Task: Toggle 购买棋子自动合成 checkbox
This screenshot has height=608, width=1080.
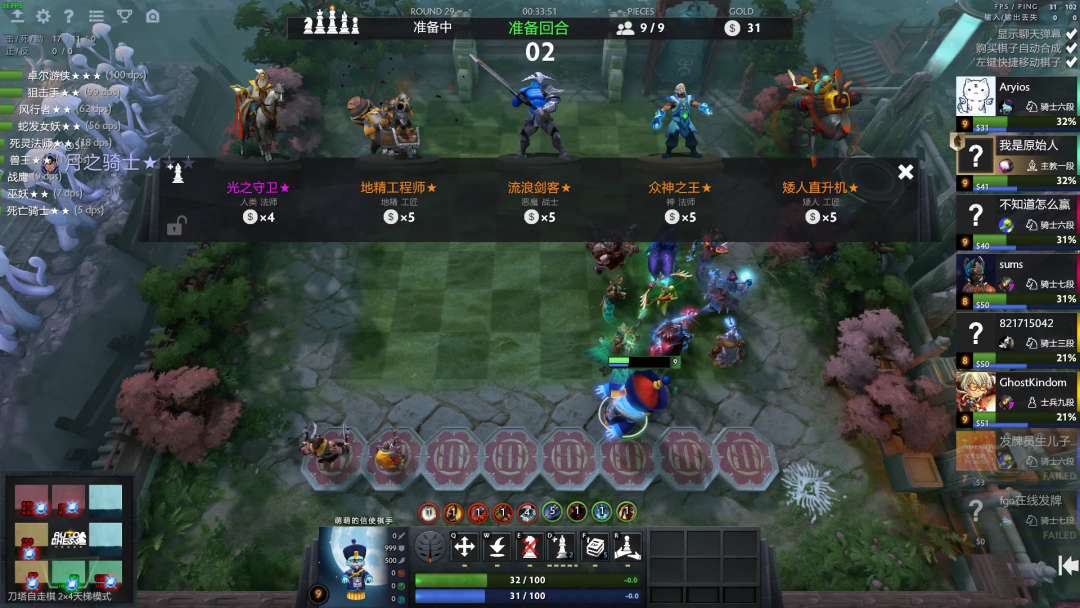Action: (1072, 47)
